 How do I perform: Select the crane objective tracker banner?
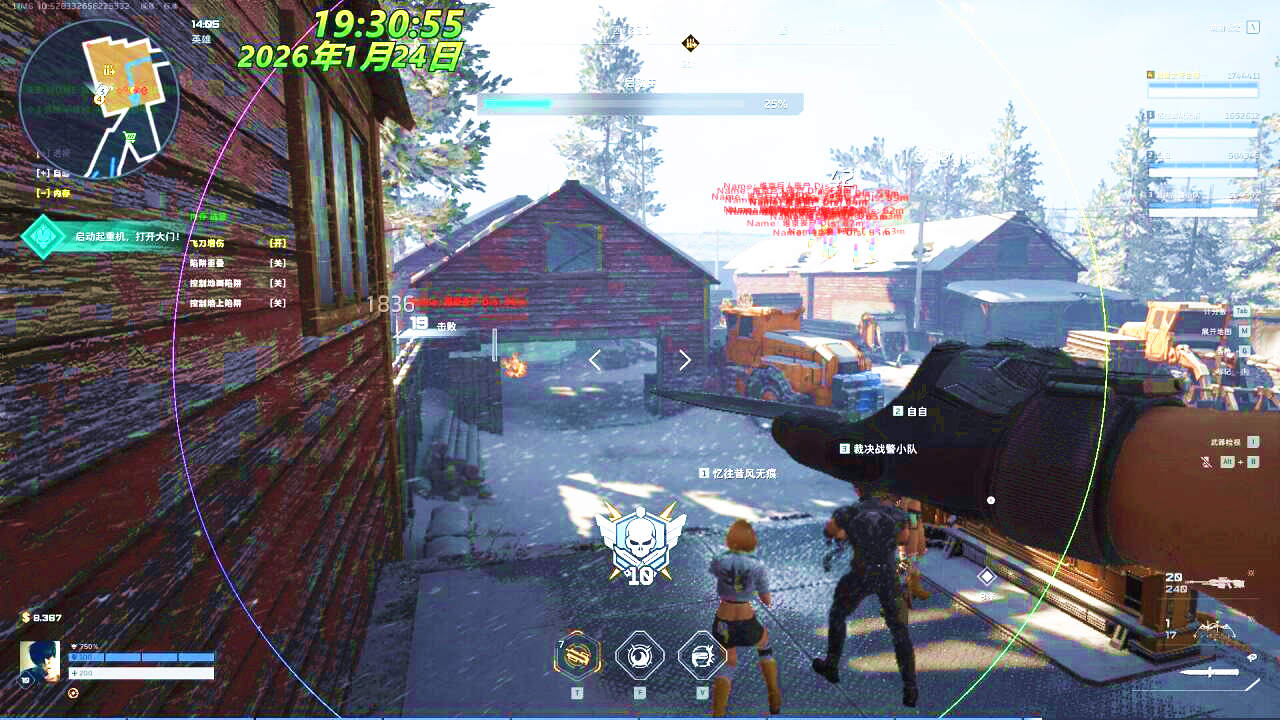point(110,237)
